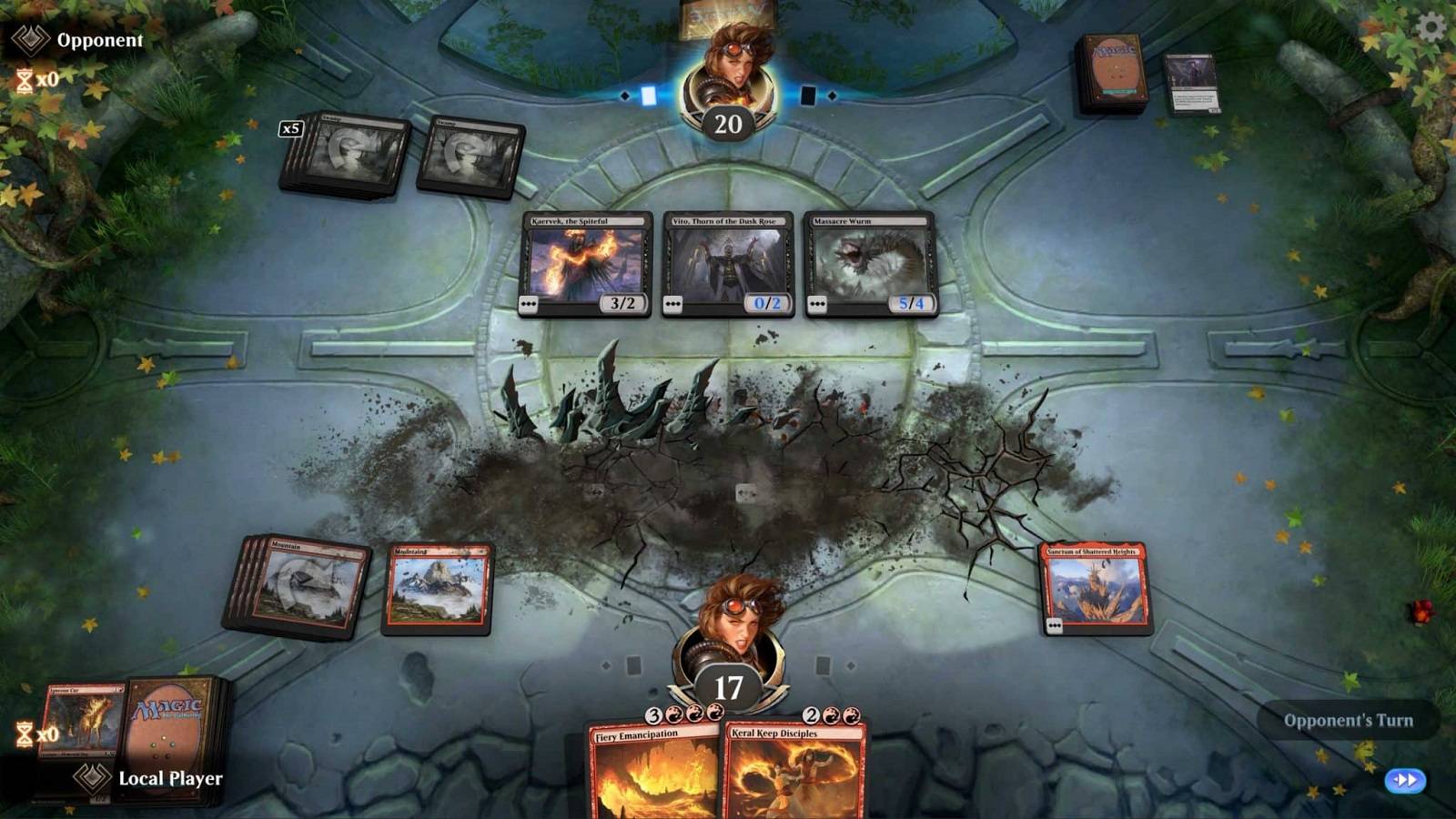Click the crest icon beside "Opponent"
The width and height of the screenshot is (1456, 819).
click(x=29, y=38)
